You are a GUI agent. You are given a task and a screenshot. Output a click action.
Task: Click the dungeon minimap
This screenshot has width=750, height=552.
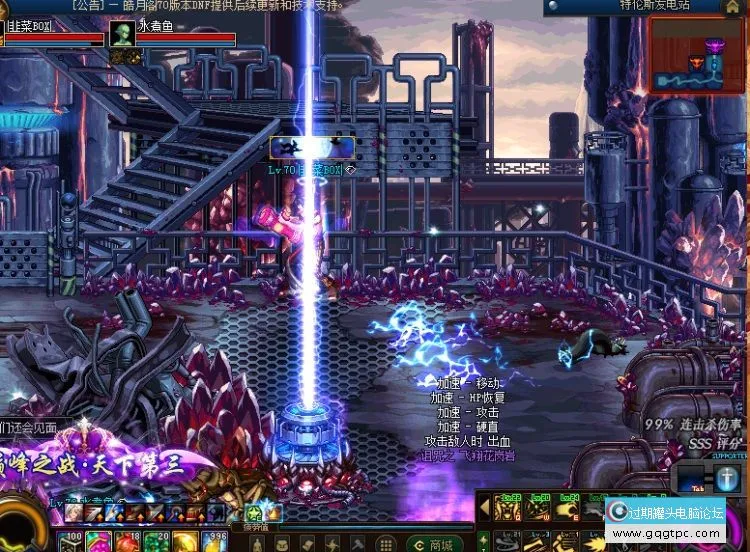coord(697,54)
